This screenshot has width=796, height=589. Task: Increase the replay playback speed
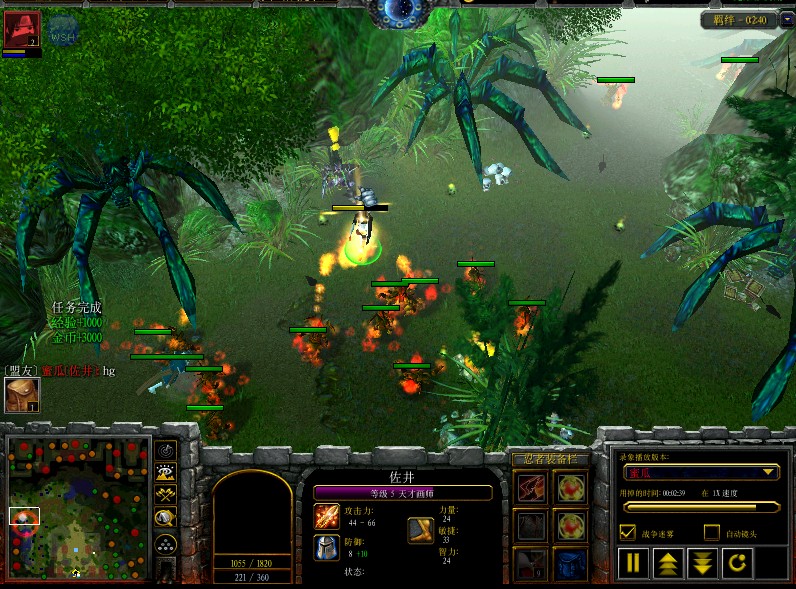click(x=669, y=562)
